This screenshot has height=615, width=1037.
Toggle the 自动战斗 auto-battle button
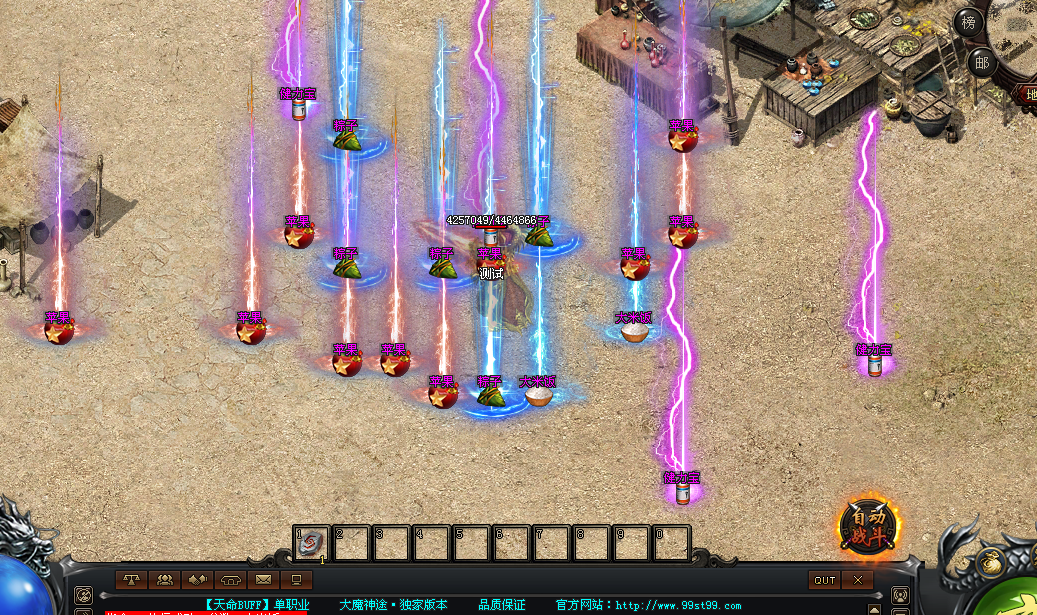tap(868, 525)
